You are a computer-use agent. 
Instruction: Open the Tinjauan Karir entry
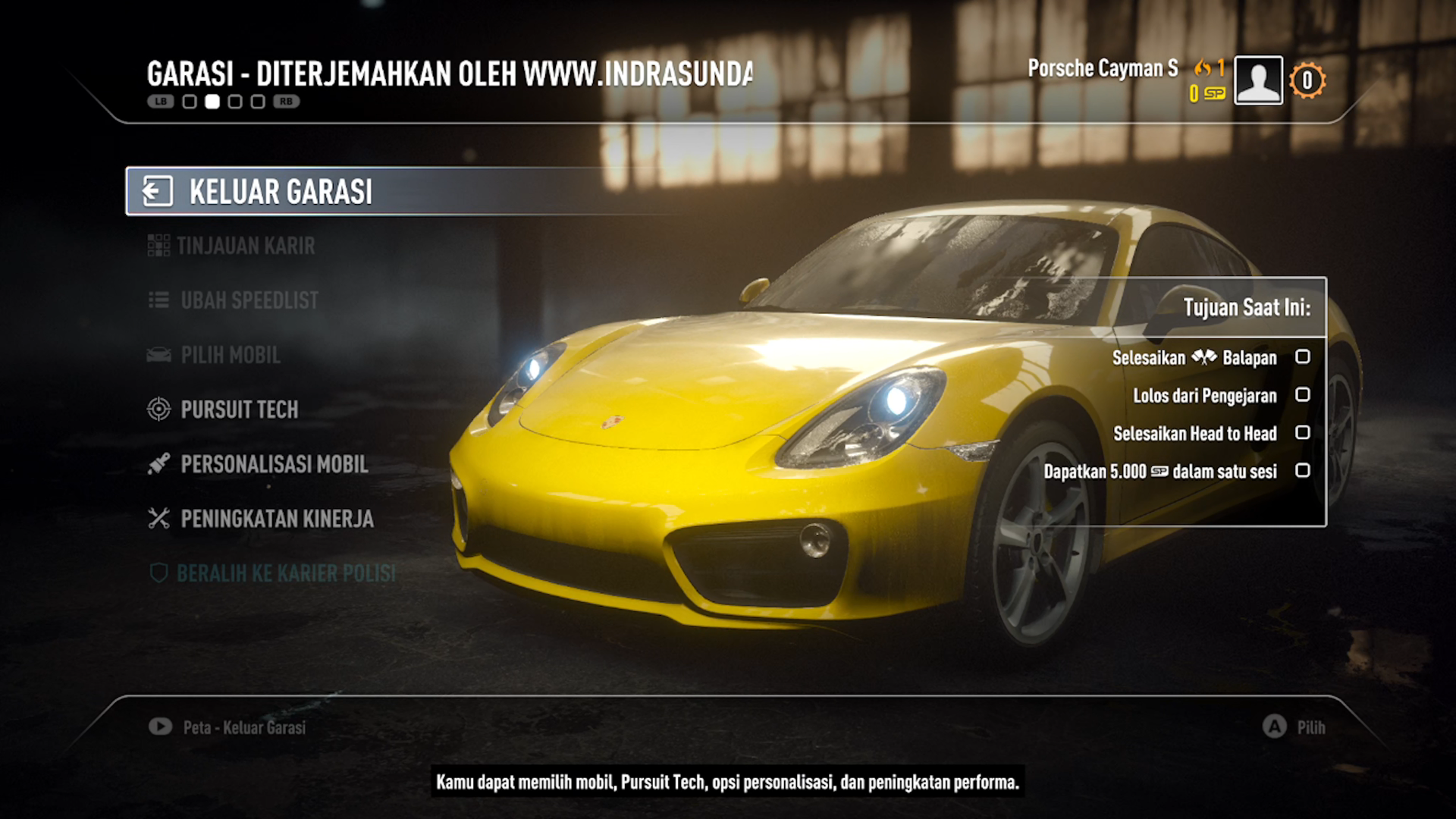coord(245,246)
